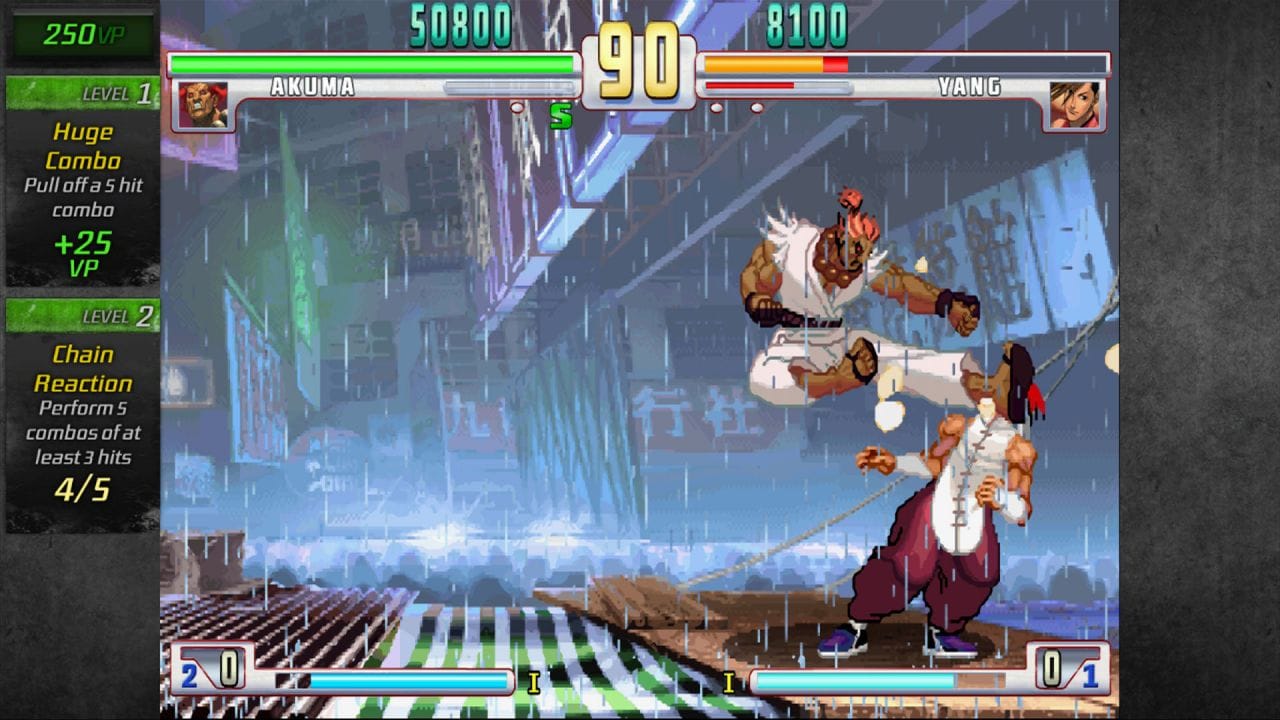Click the Level 2 badge on Chain Reaction
The height and width of the screenshot is (720, 1280).
point(80,315)
